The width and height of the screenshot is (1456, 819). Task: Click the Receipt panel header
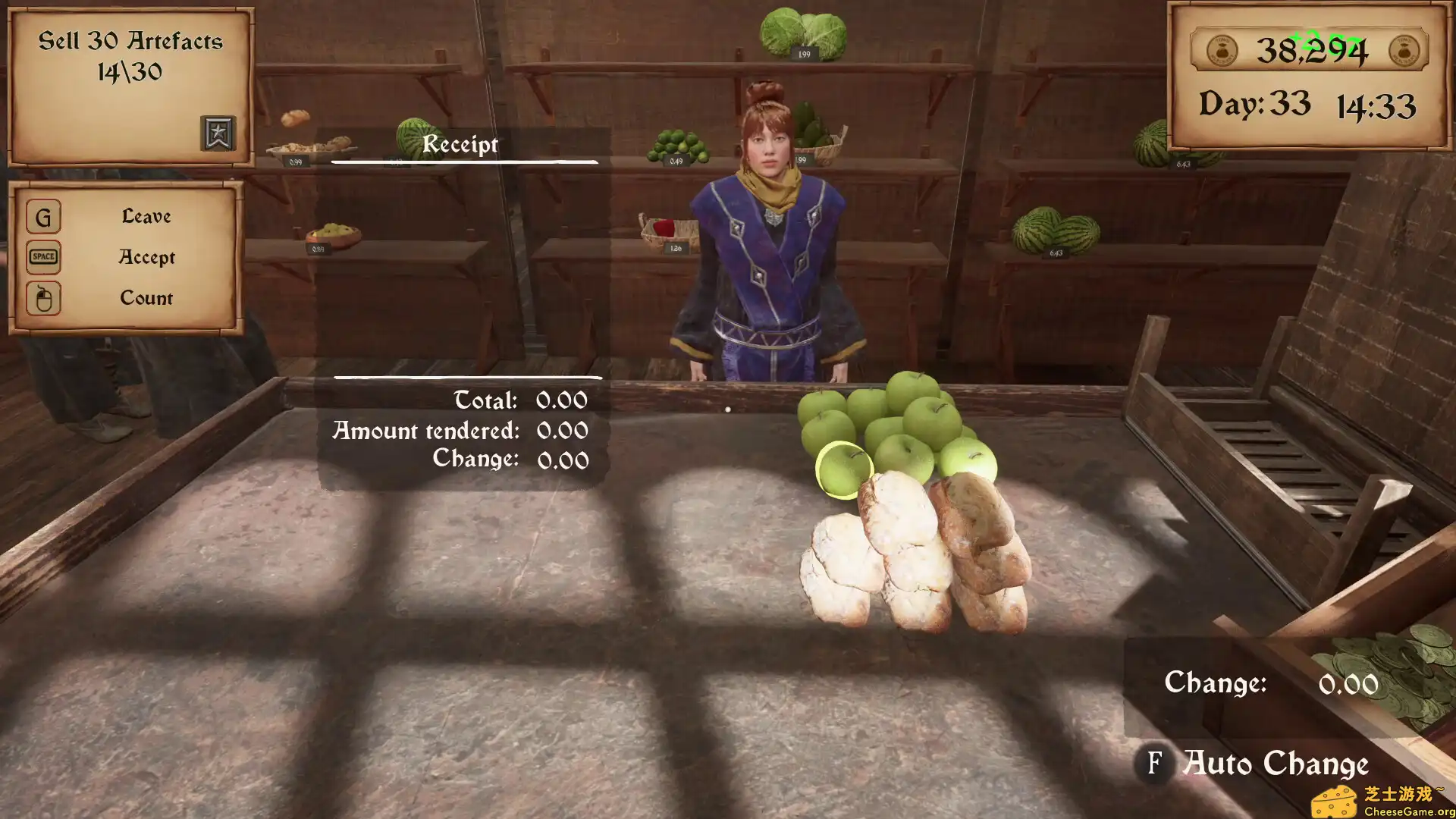pyautogui.click(x=461, y=145)
